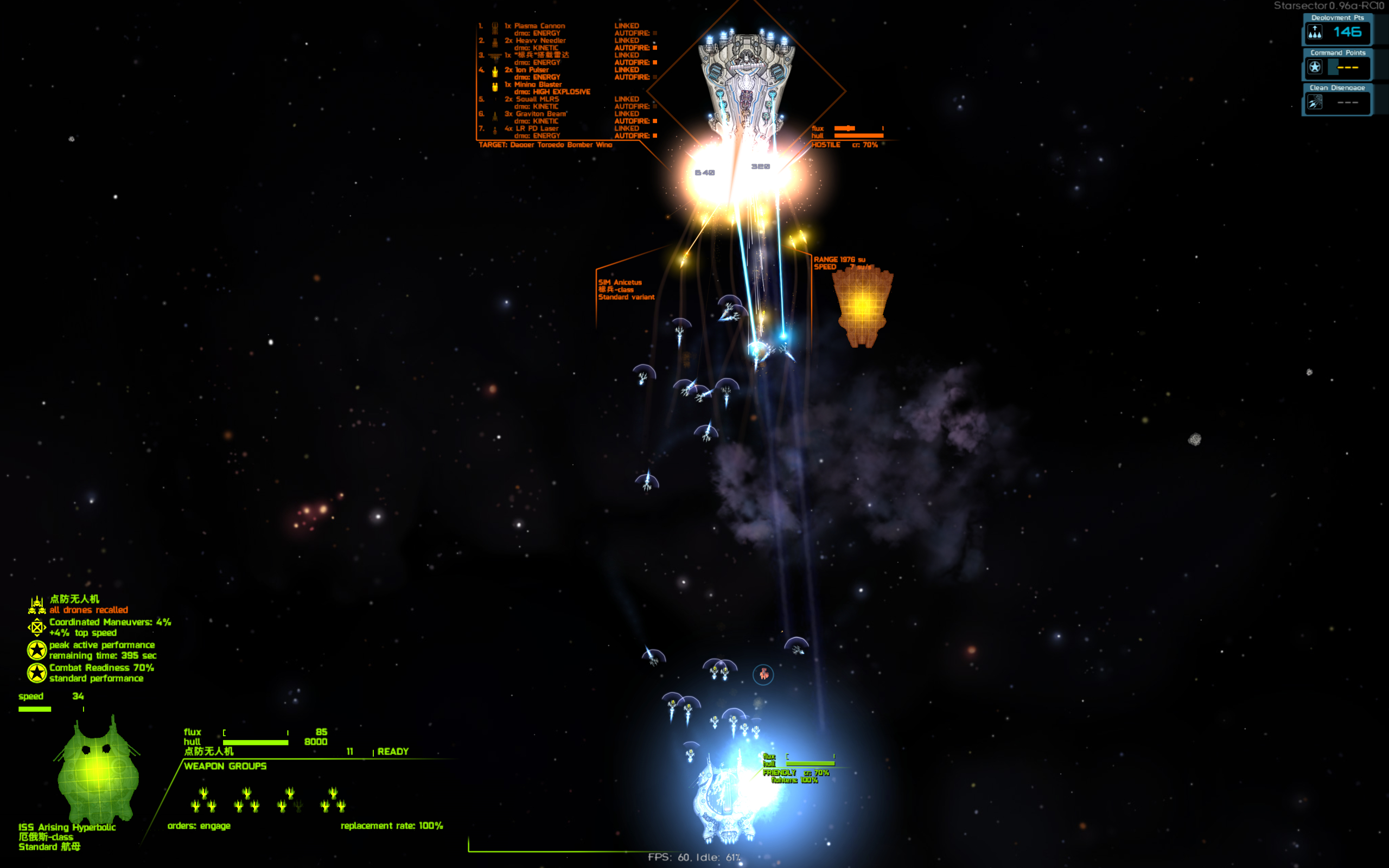Click the drone system status icon

(37, 604)
